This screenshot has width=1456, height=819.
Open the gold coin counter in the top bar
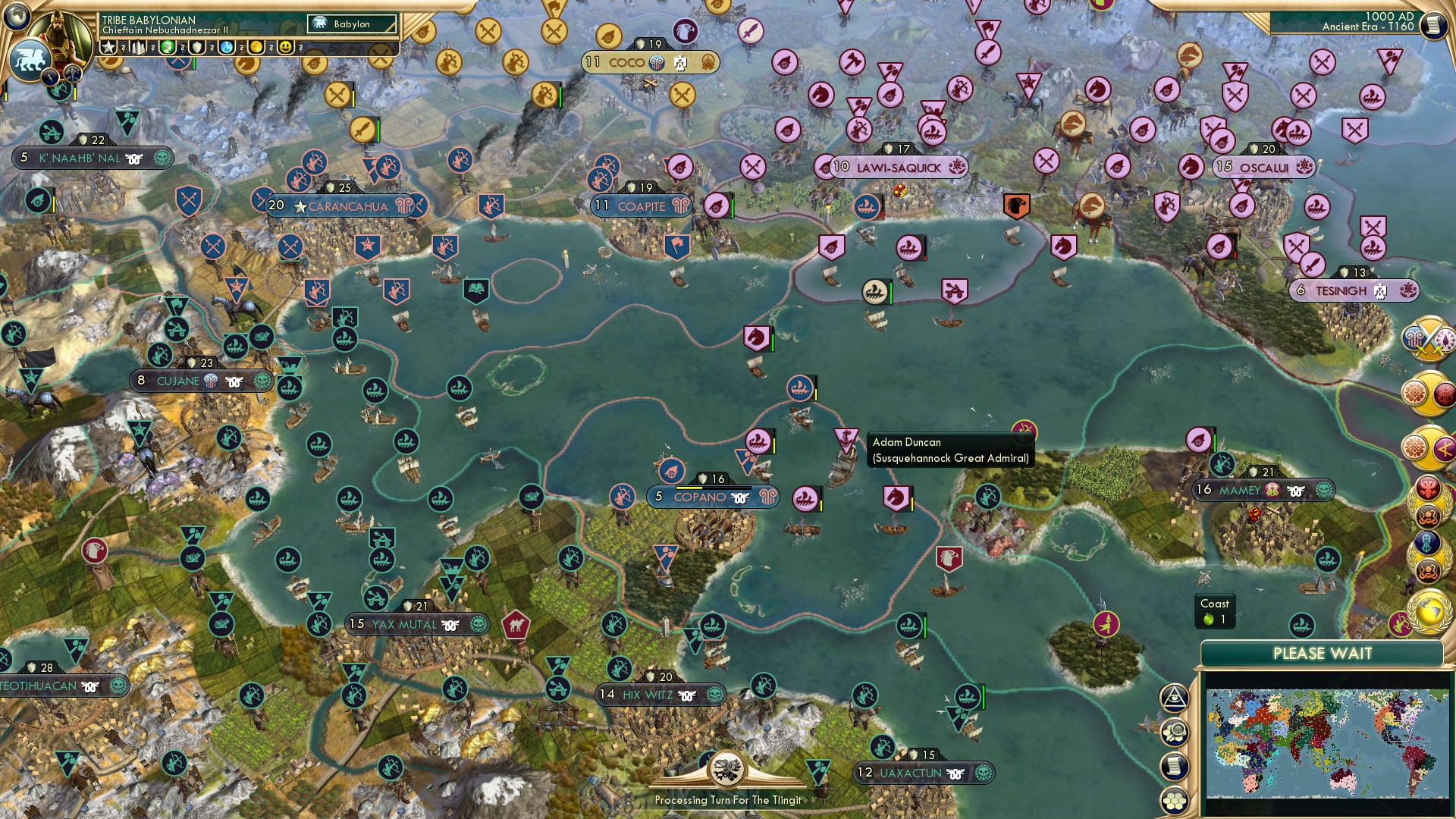coord(256,48)
